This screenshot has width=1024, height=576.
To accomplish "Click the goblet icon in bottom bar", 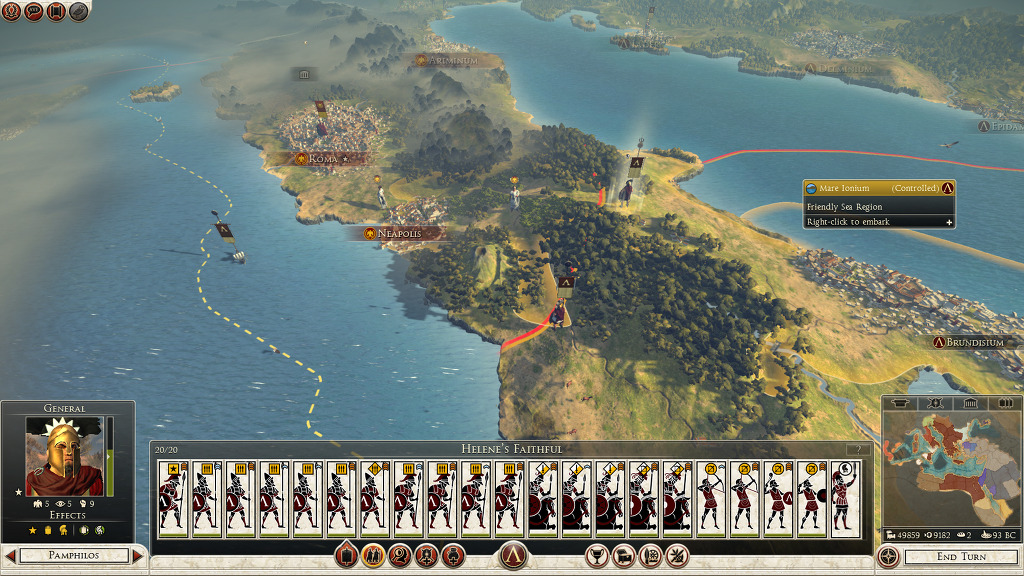I will [597, 555].
